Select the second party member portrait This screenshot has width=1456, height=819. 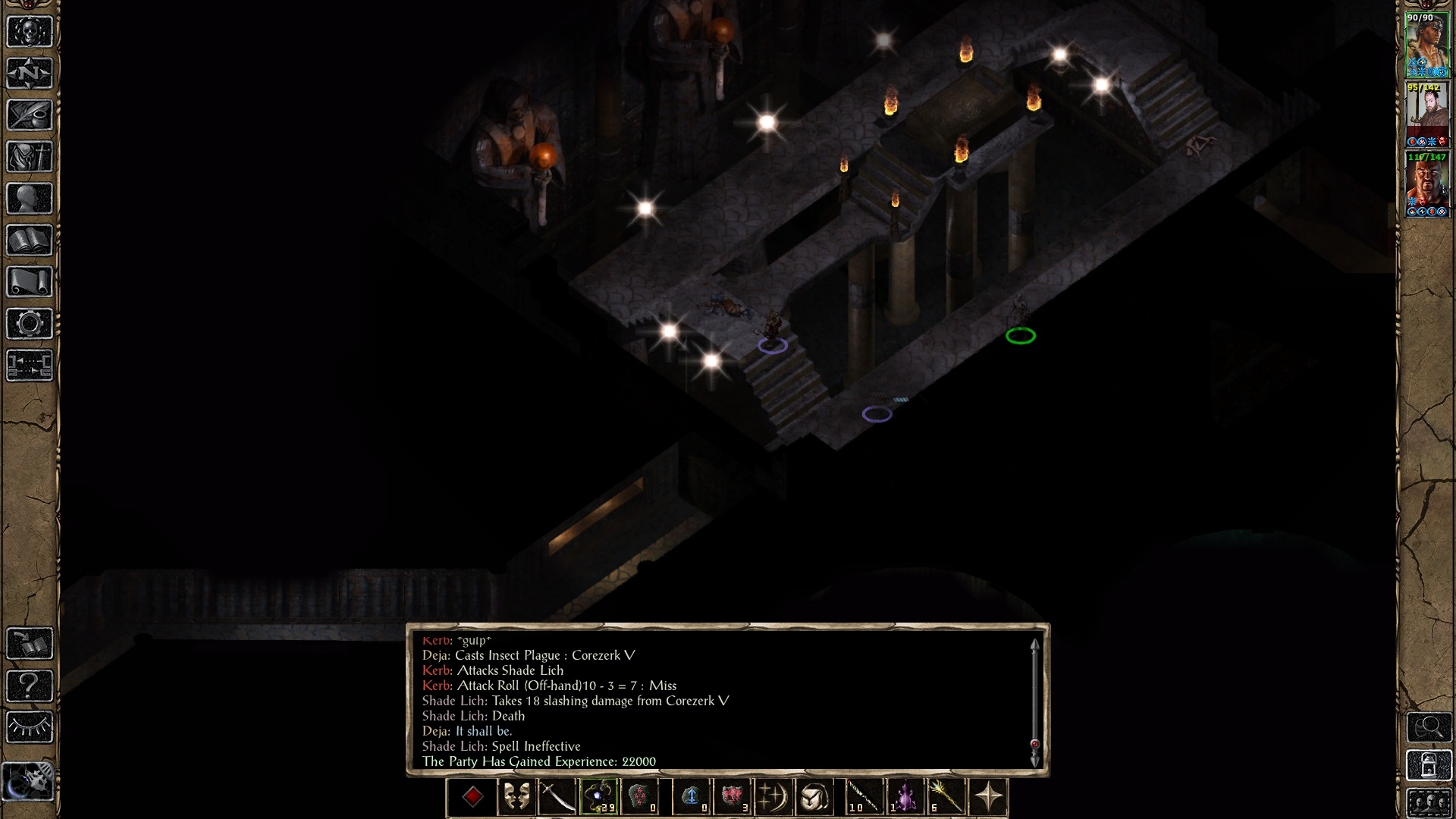[x=1427, y=114]
